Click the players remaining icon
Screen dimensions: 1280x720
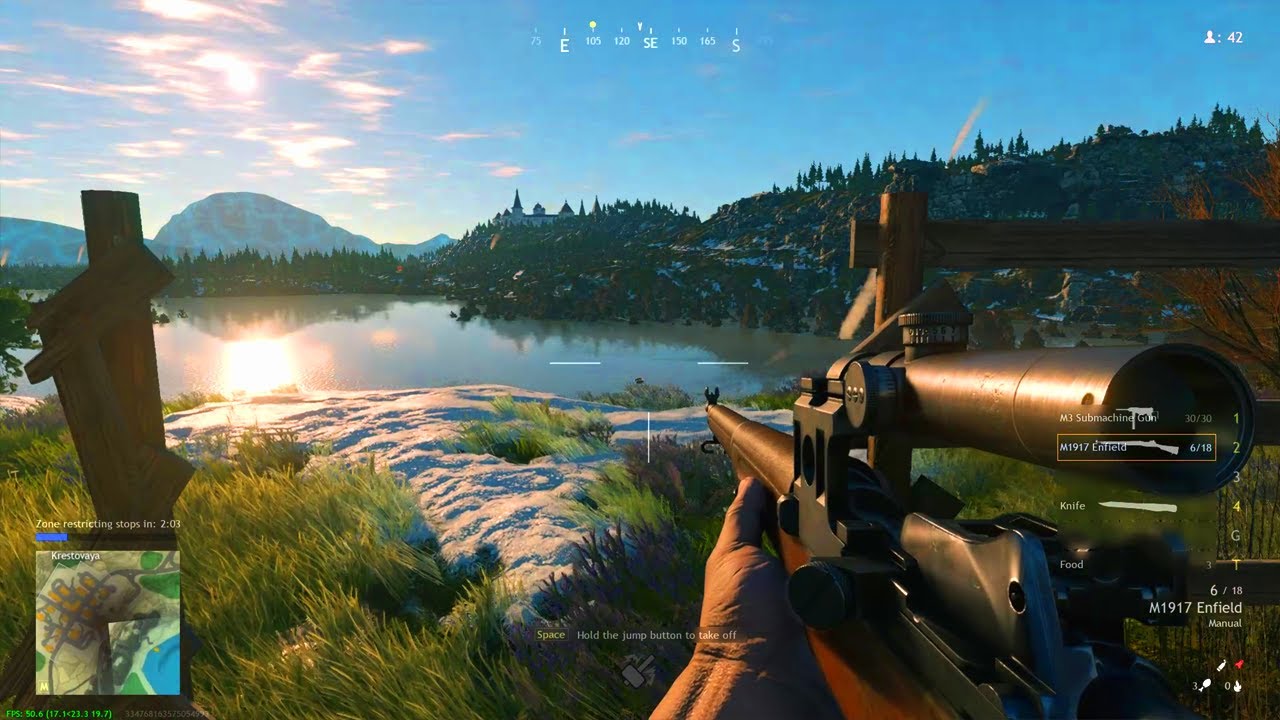(x=1211, y=37)
